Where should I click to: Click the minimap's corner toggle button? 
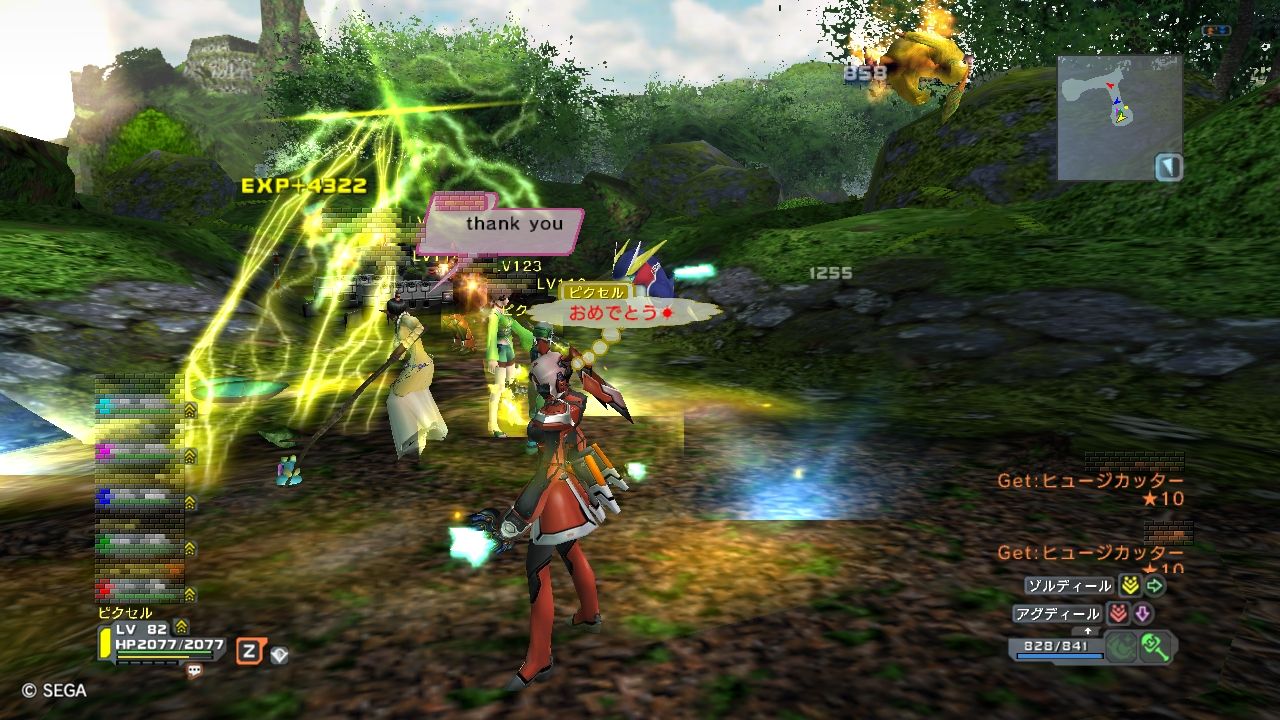tap(1168, 166)
